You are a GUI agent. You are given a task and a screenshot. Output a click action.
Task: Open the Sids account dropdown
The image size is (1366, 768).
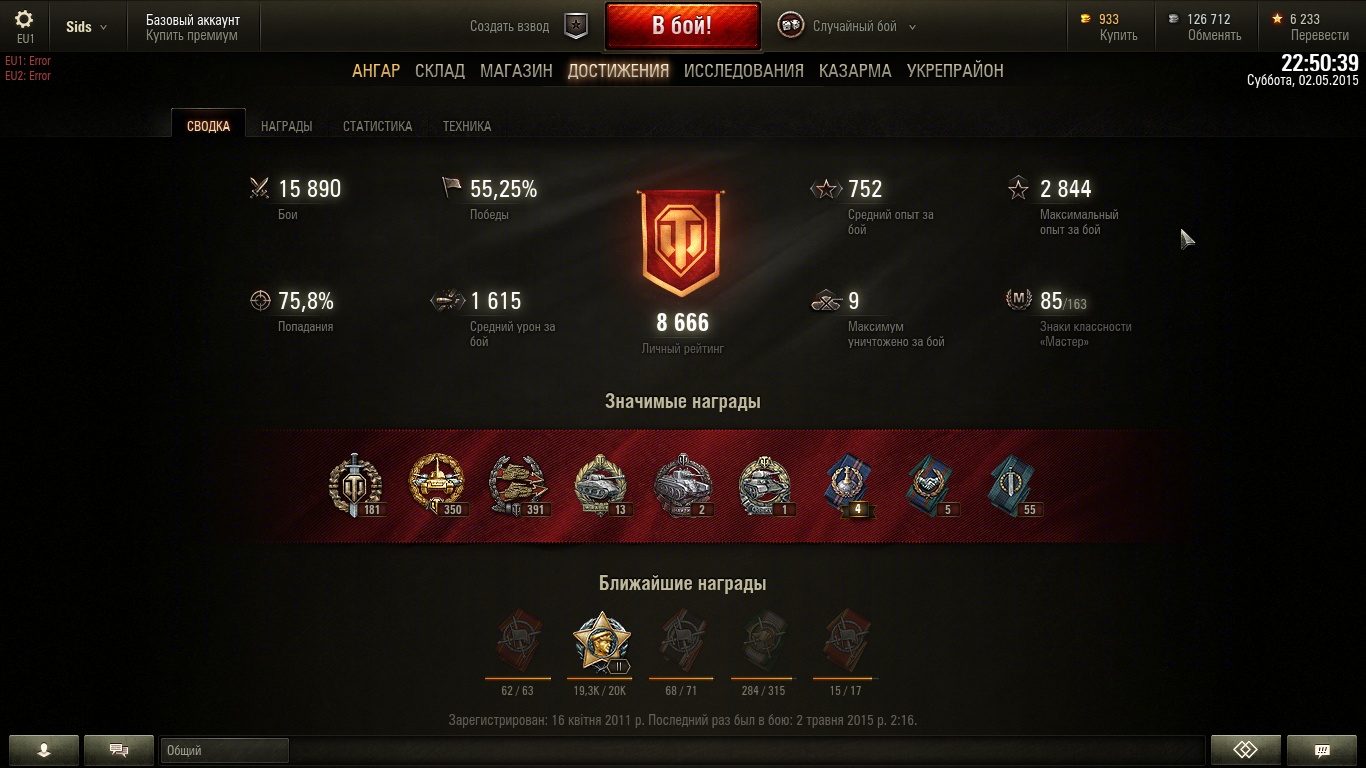coord(86,27)
